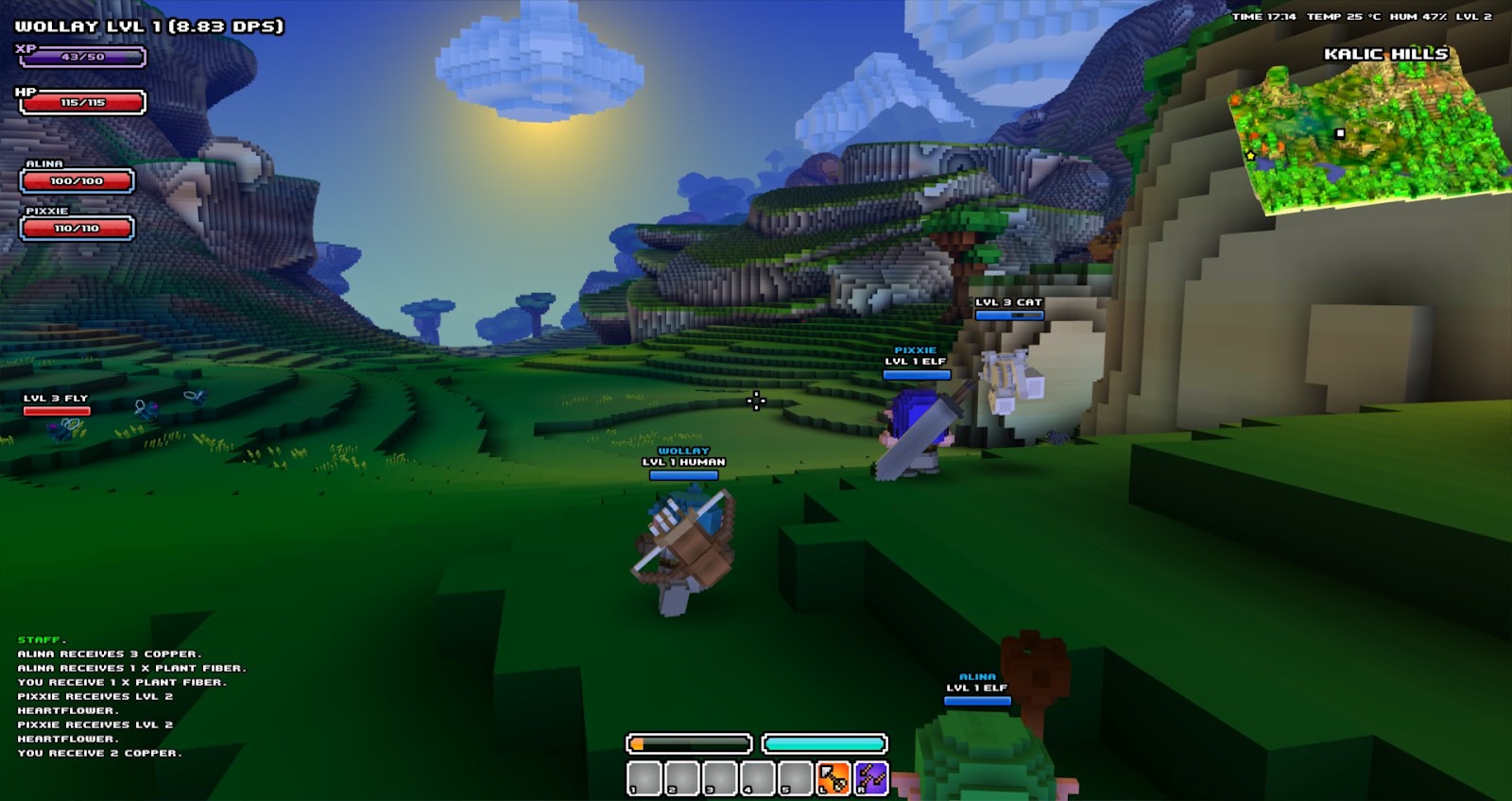Viewport: 1512px width, 801px height.
Task: Click the white player marker on the minimap
Action: 1339,133
